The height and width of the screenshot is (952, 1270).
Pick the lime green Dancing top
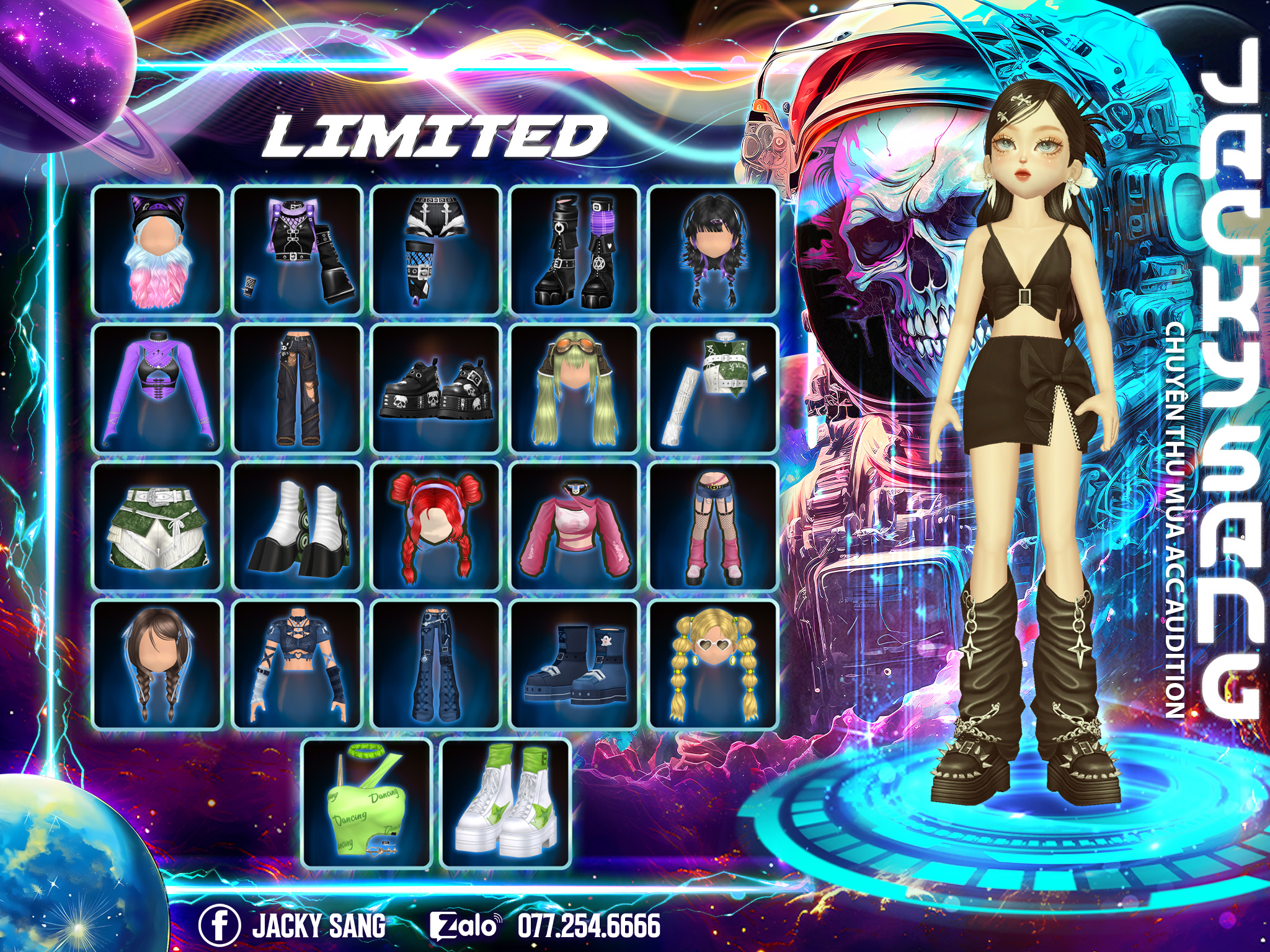click(366, 804)
